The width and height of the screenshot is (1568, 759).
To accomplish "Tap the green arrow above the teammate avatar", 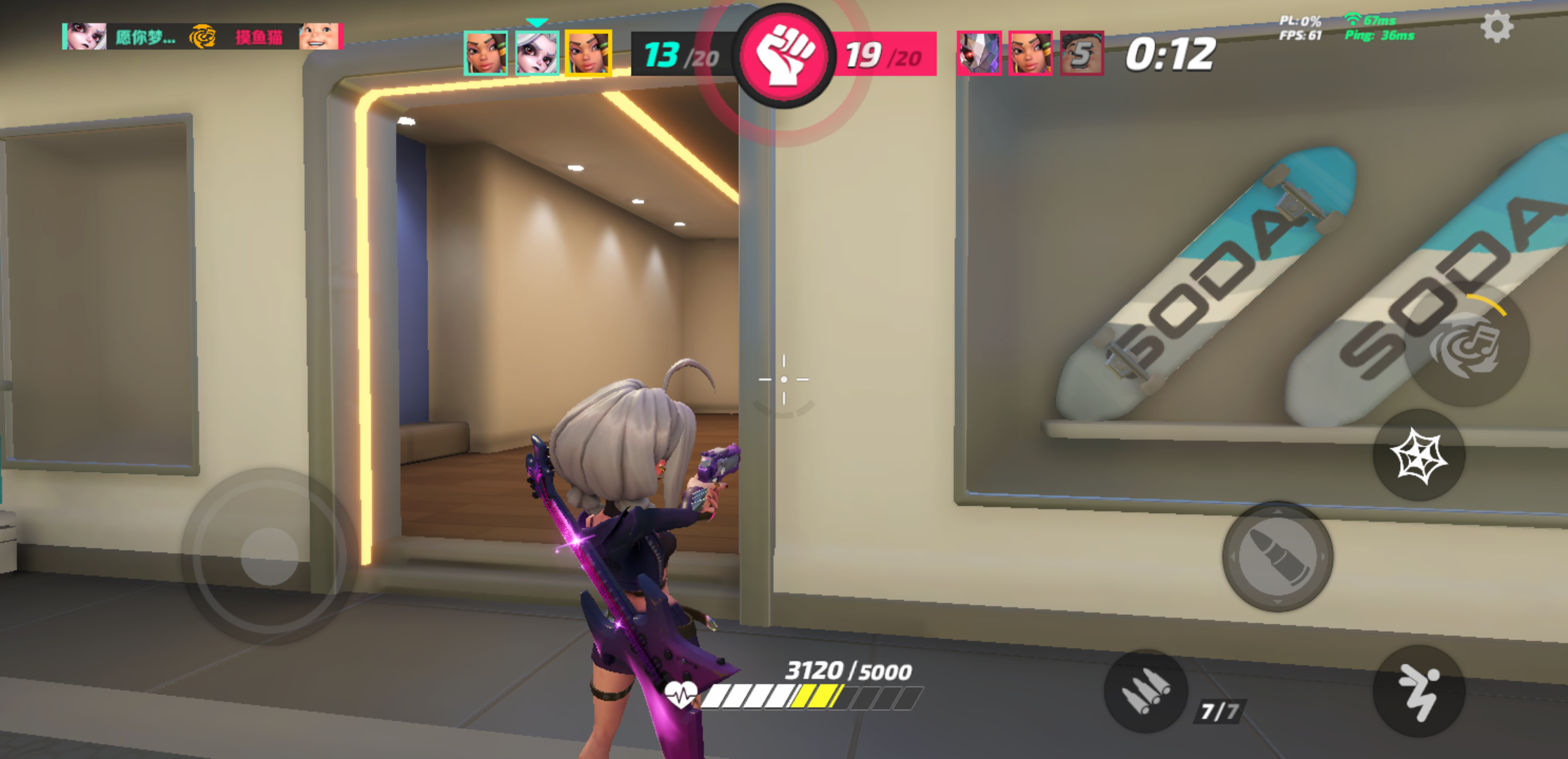I will (537, 21).
